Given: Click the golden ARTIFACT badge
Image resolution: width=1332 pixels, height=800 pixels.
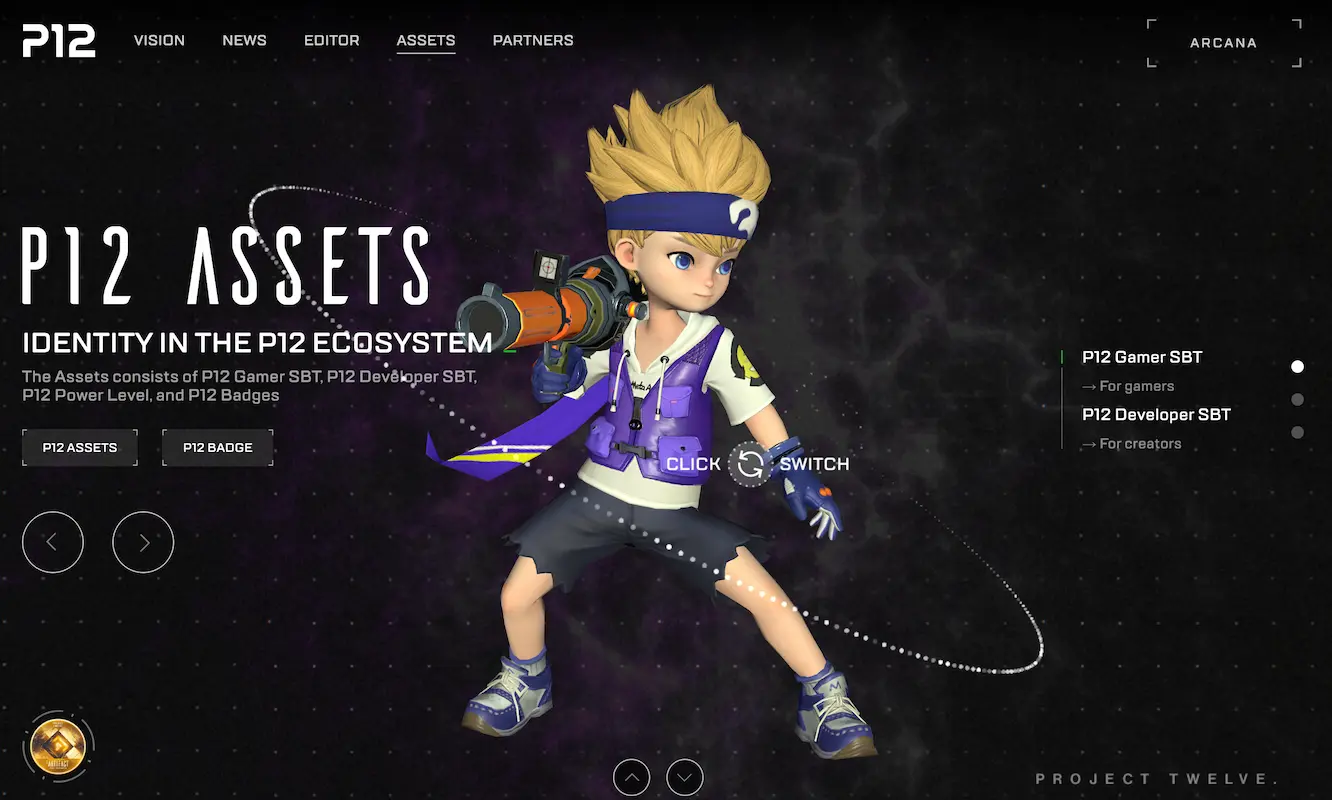Looking at the screenshot, I should [59, 744].
